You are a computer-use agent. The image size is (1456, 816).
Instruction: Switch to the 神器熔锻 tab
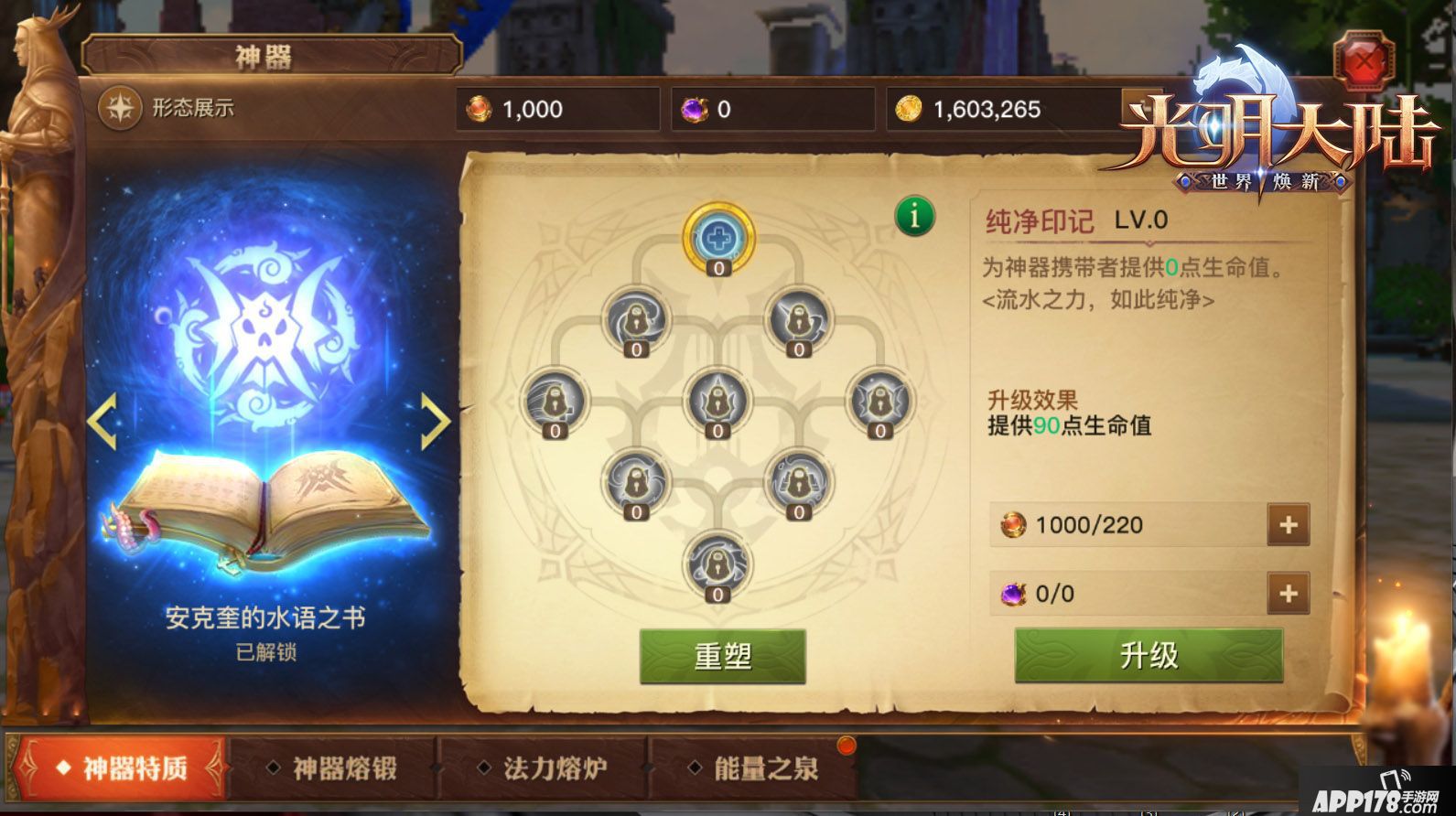[344, 768]
